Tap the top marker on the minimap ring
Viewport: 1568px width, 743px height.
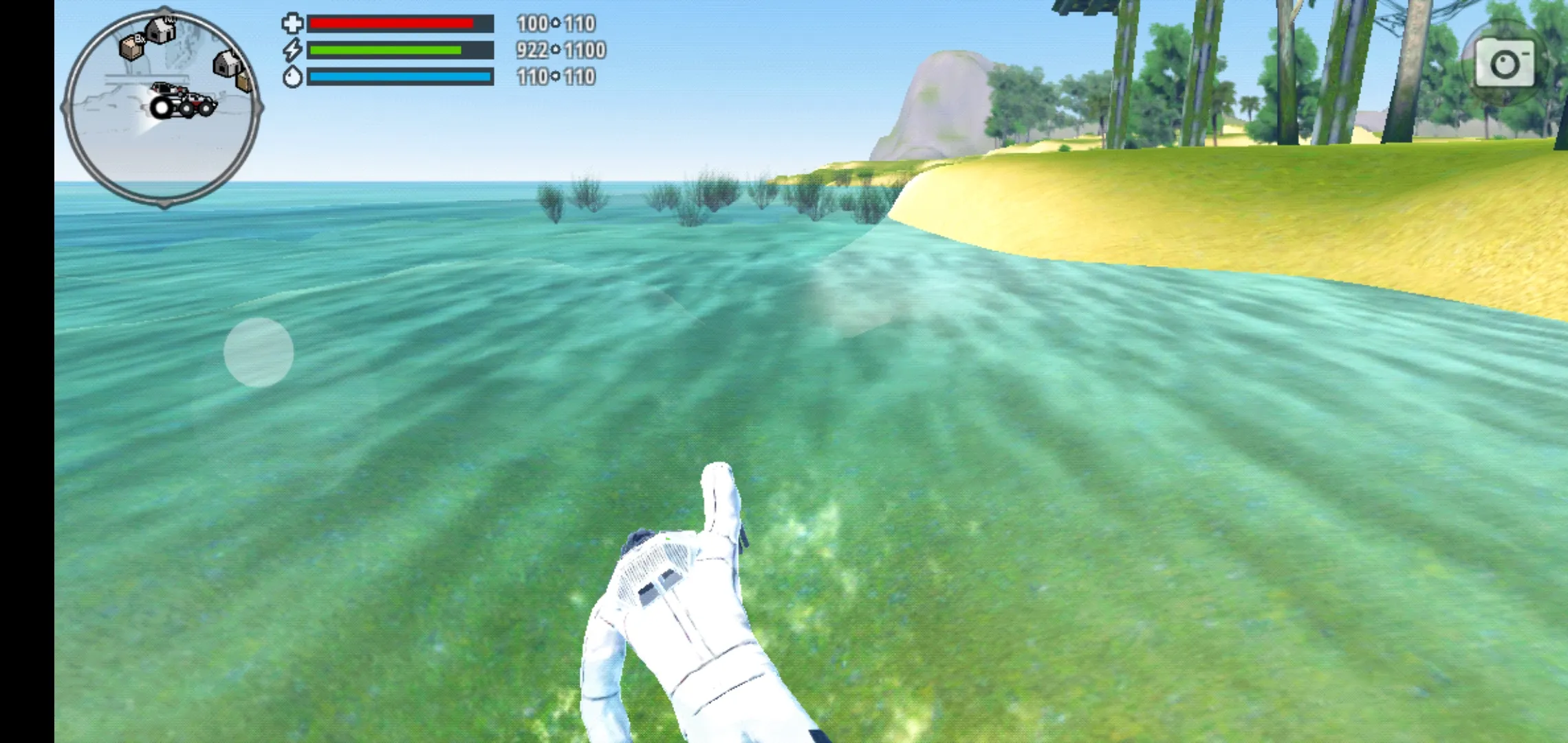tap(165, 8)
